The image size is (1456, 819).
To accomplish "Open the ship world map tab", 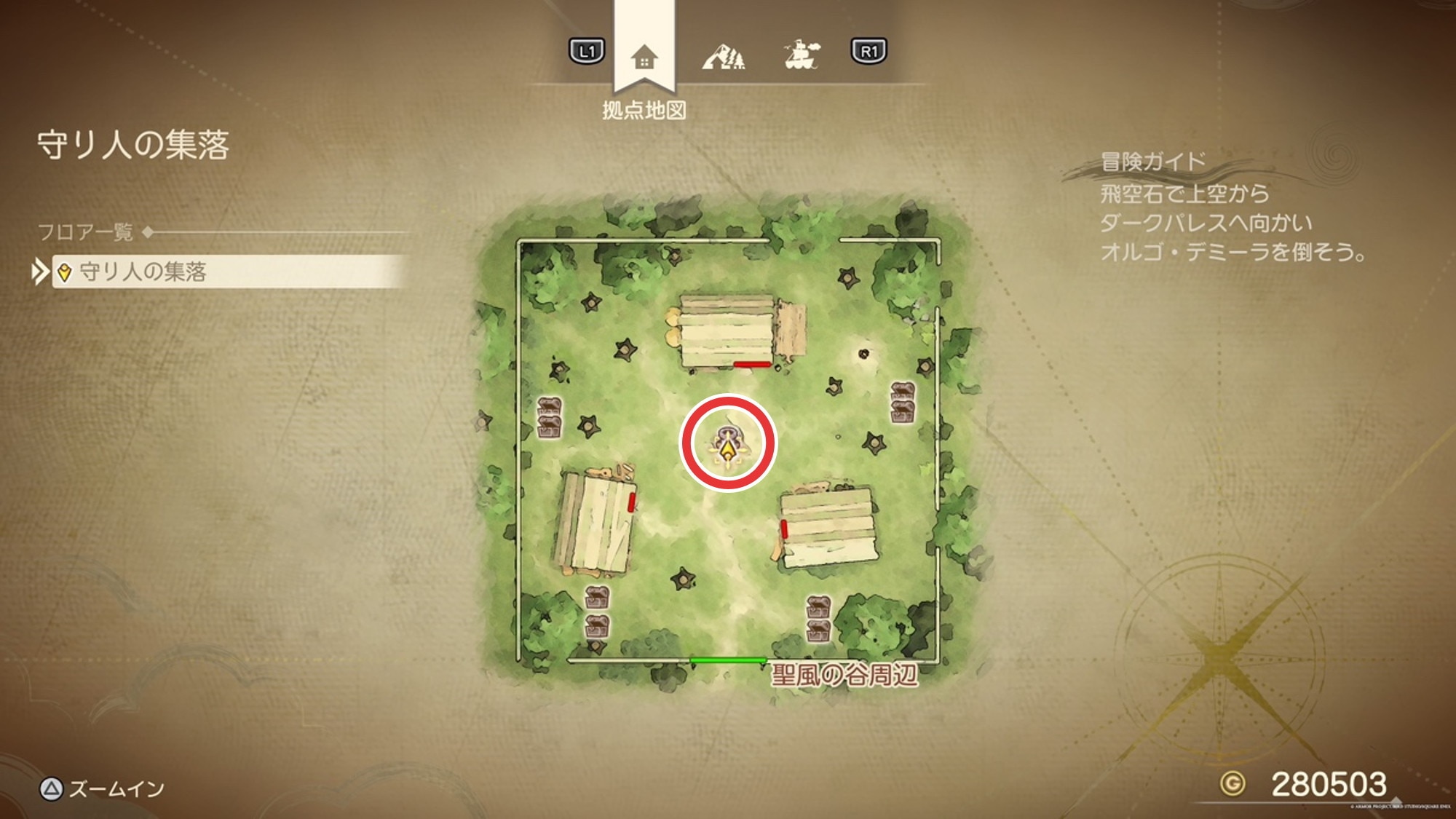I will (x=802, y=55).
